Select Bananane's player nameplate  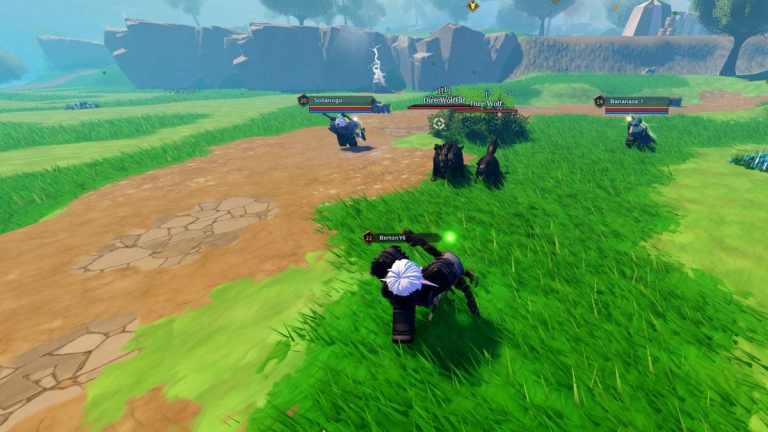[x=636, y=102]
